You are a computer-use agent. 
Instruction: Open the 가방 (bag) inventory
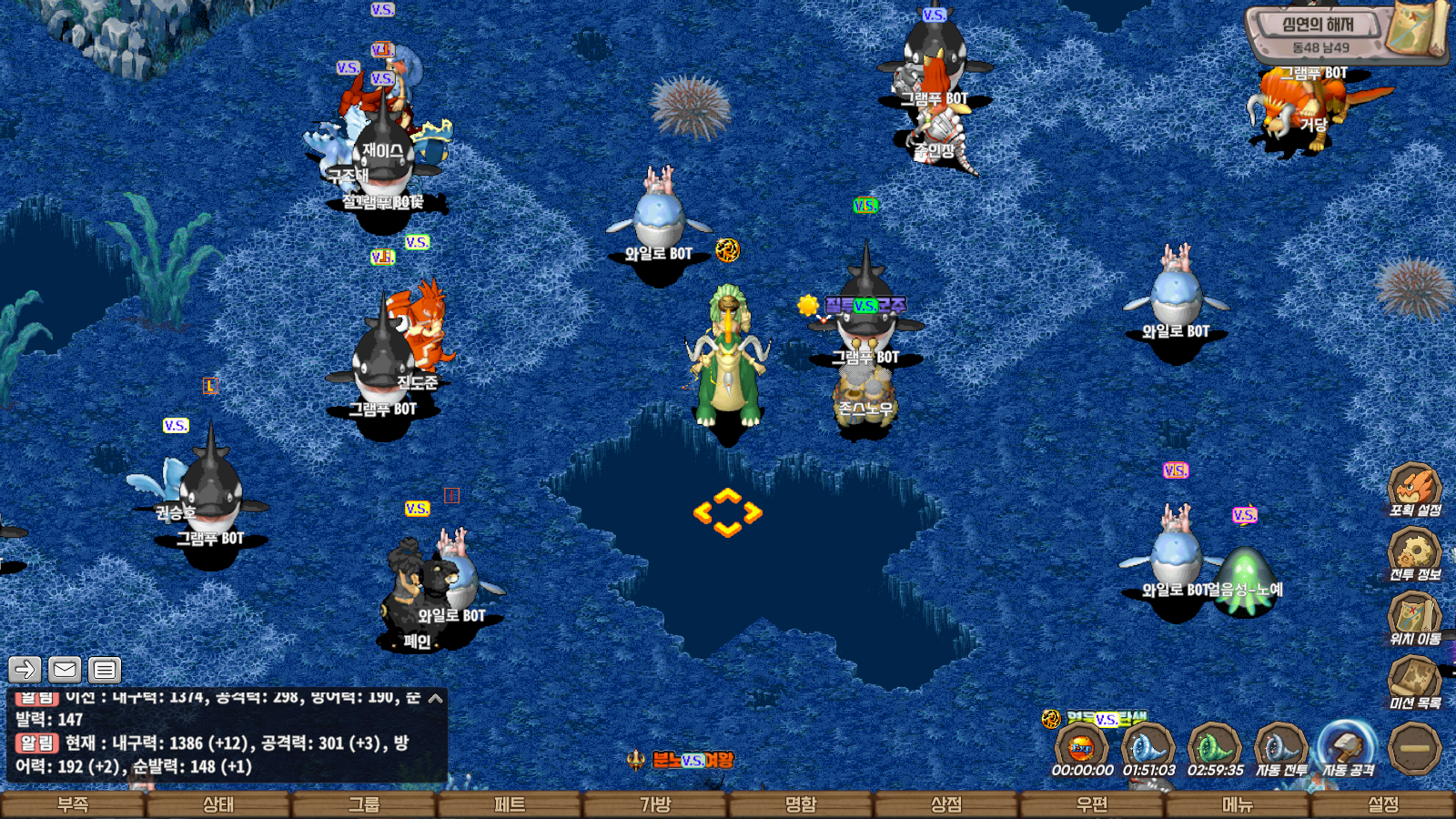click(655, 804)
